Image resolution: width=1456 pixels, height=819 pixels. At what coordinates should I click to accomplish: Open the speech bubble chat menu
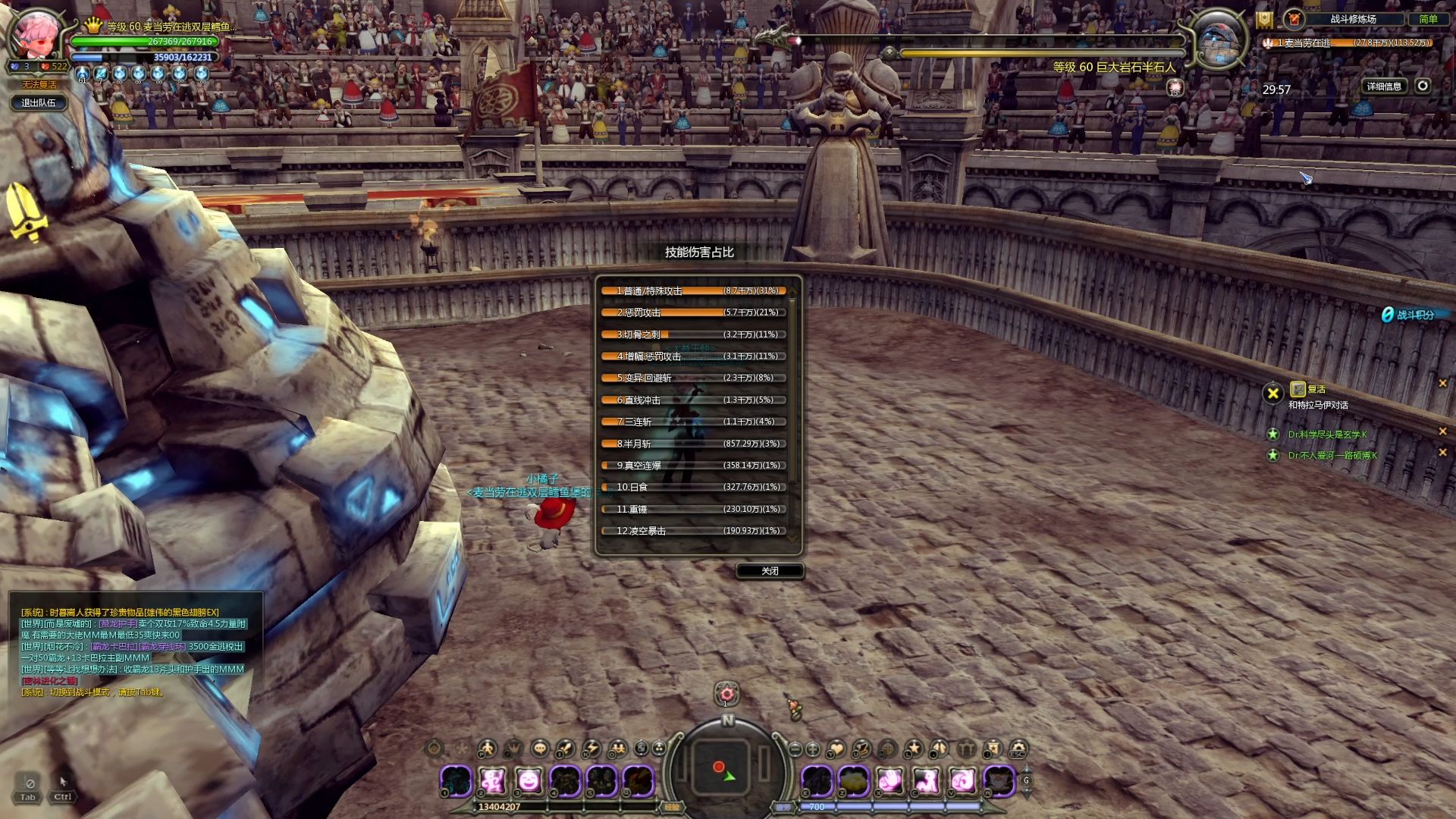tap(539, 749)
